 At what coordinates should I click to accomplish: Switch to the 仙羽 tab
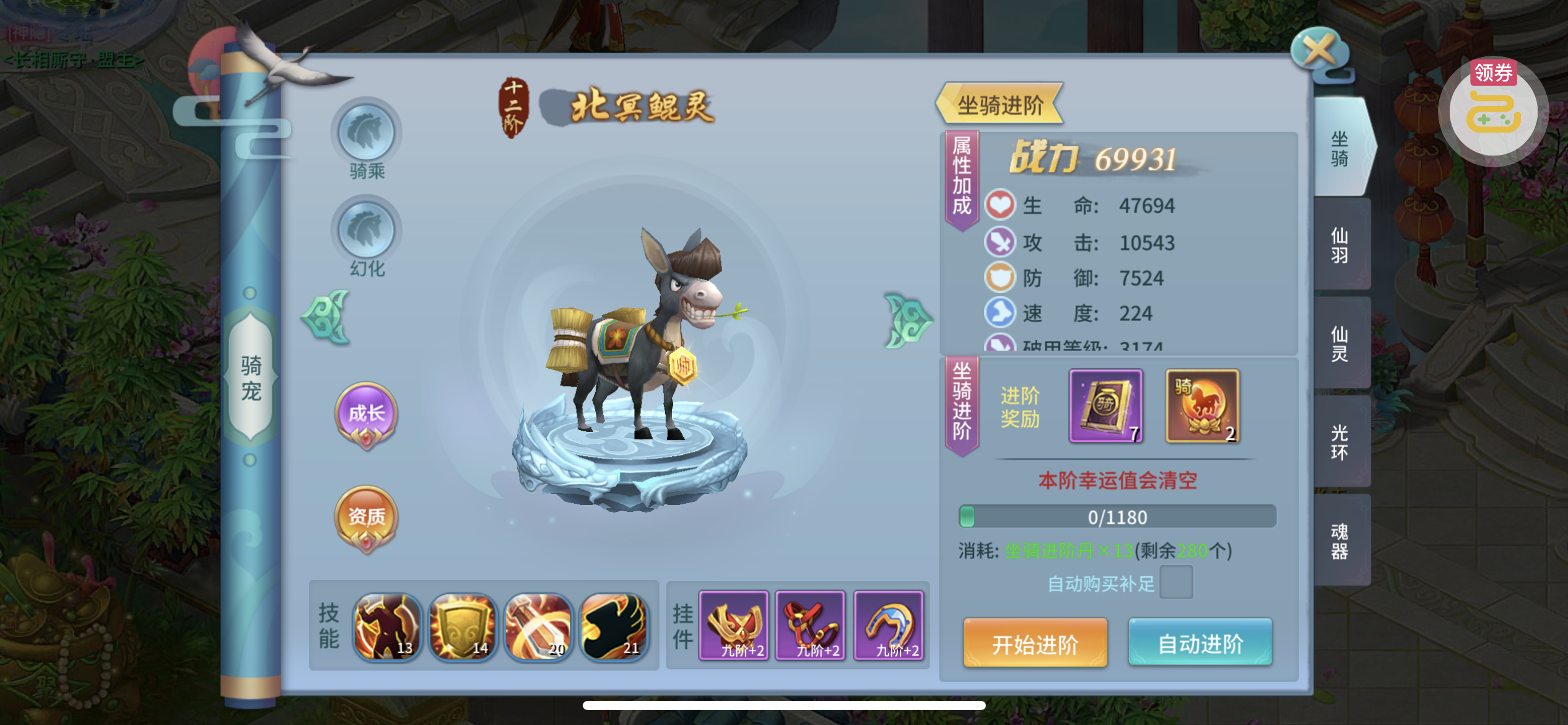click(x=1339, y=245)
